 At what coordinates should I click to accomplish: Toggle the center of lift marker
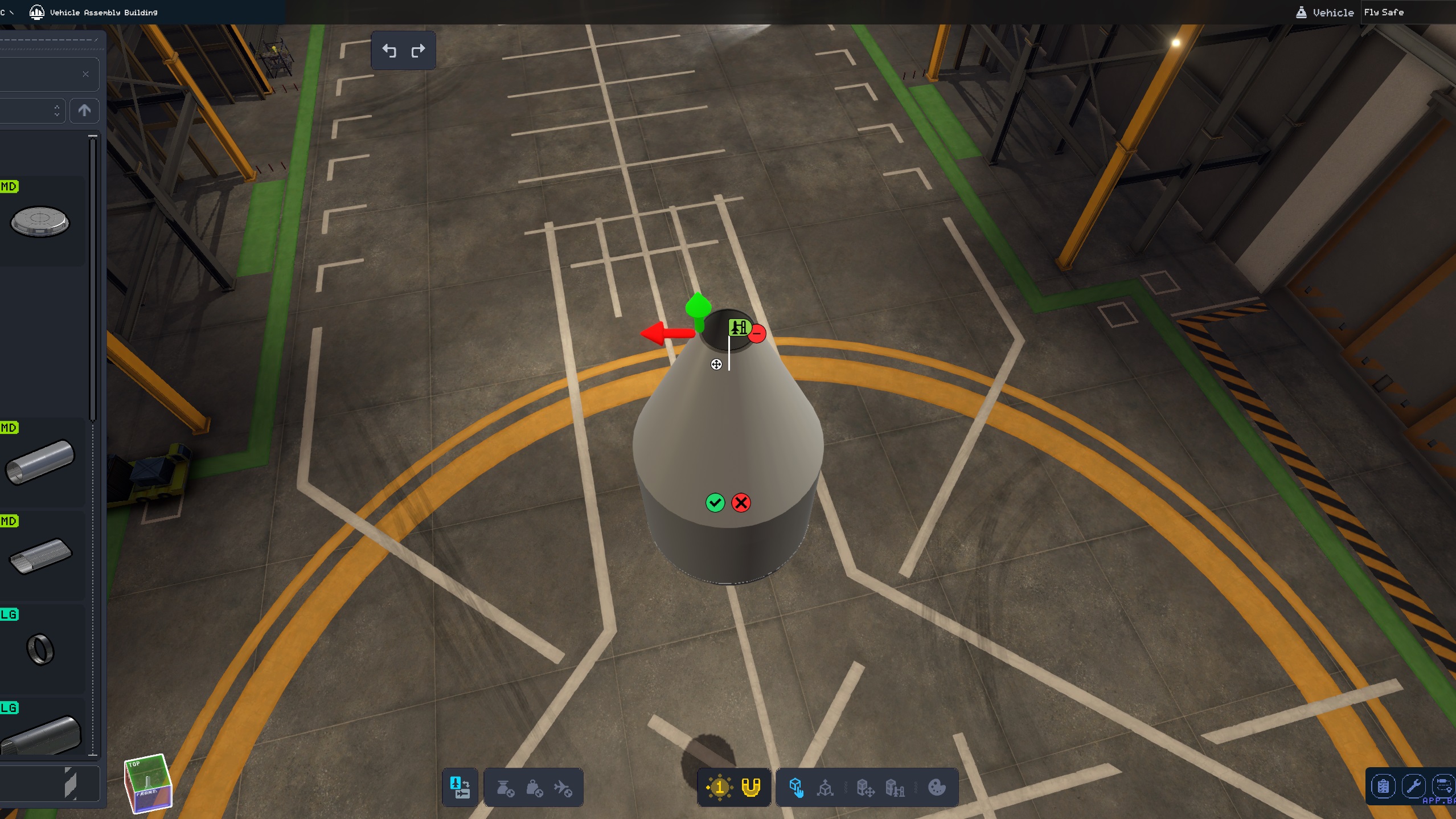click(563, 788)
